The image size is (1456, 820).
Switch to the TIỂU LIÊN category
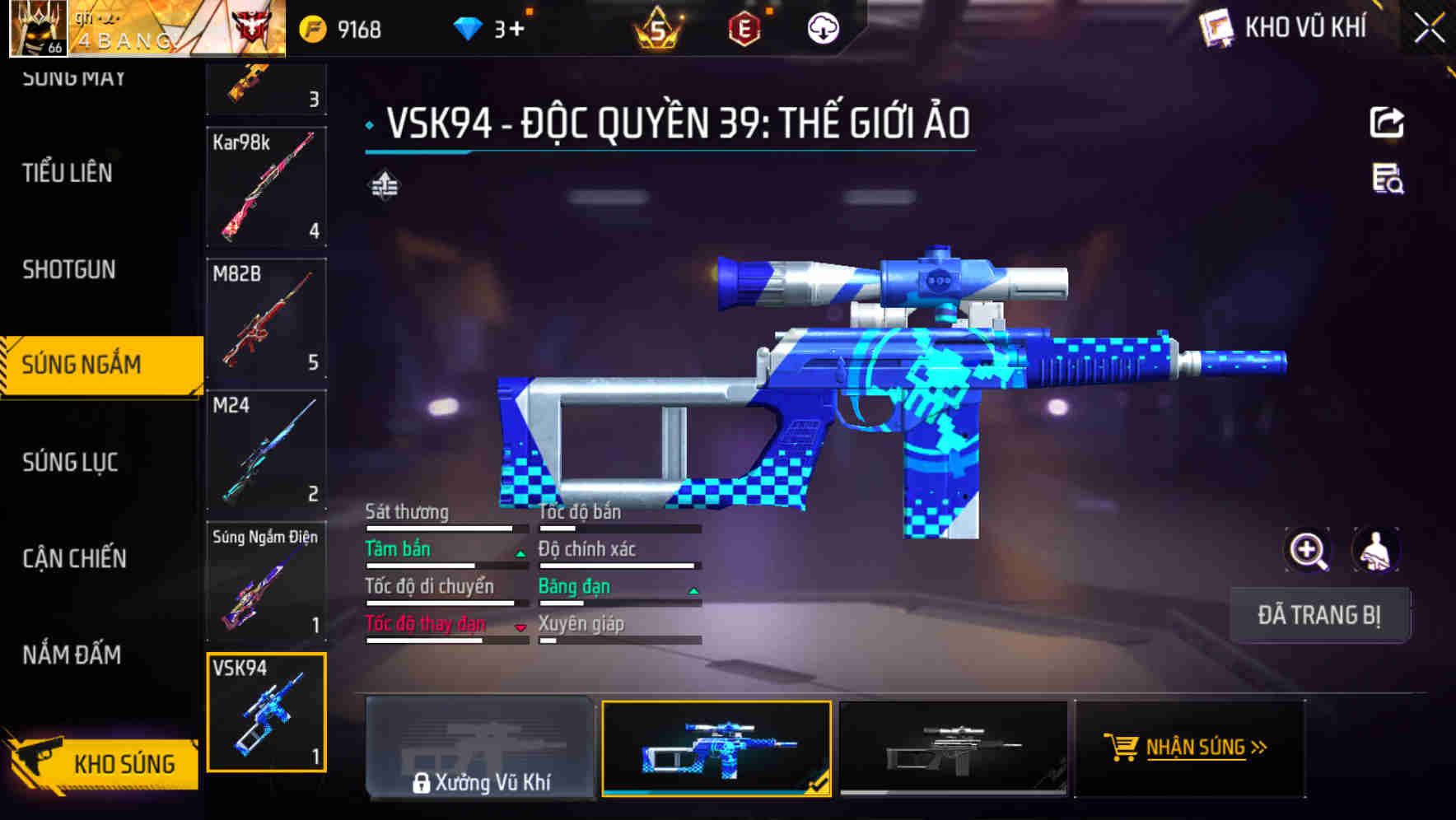point(68,174)
